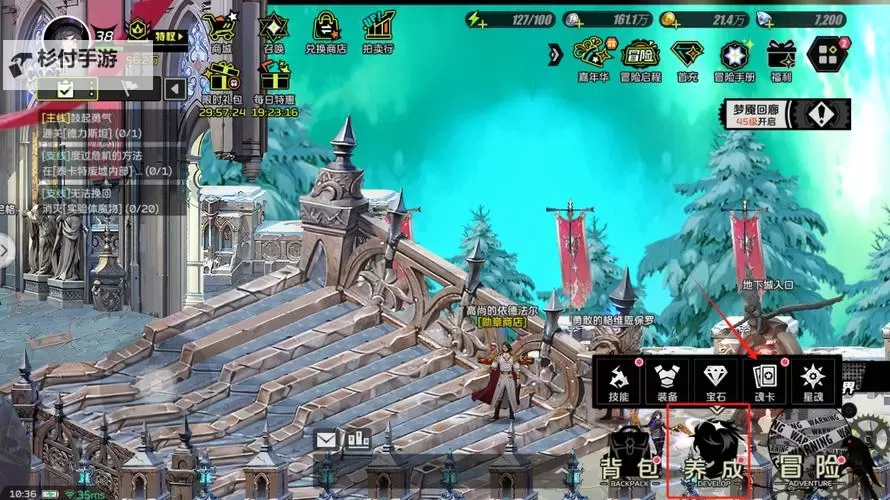Open the mail envelope icon

(x=326, y=439)
